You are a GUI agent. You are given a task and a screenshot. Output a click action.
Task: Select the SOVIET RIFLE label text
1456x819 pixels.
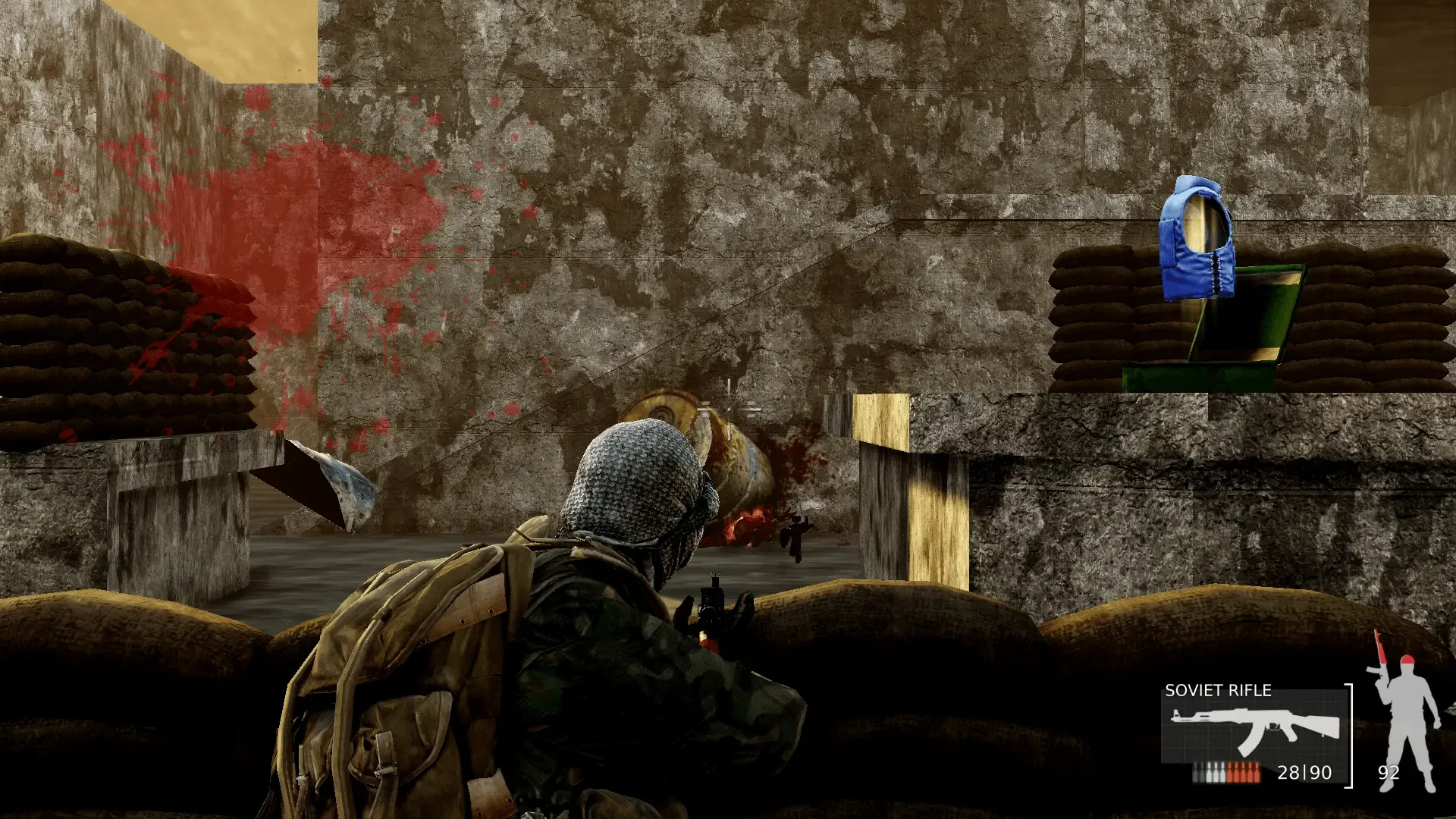[x=1218, y=691]
